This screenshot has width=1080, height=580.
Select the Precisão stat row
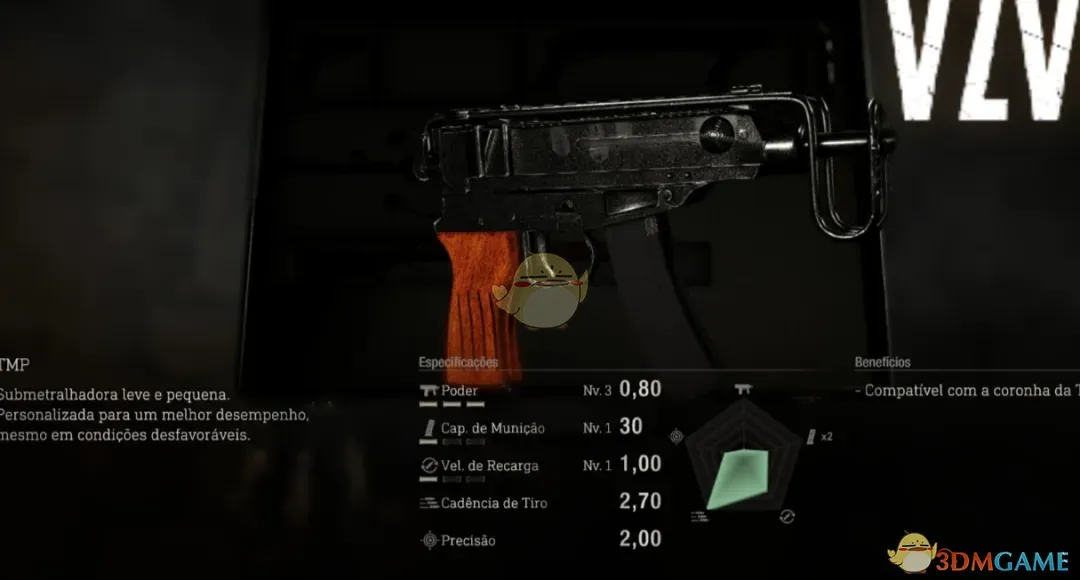pyautogui.click(x=540, y=540)
